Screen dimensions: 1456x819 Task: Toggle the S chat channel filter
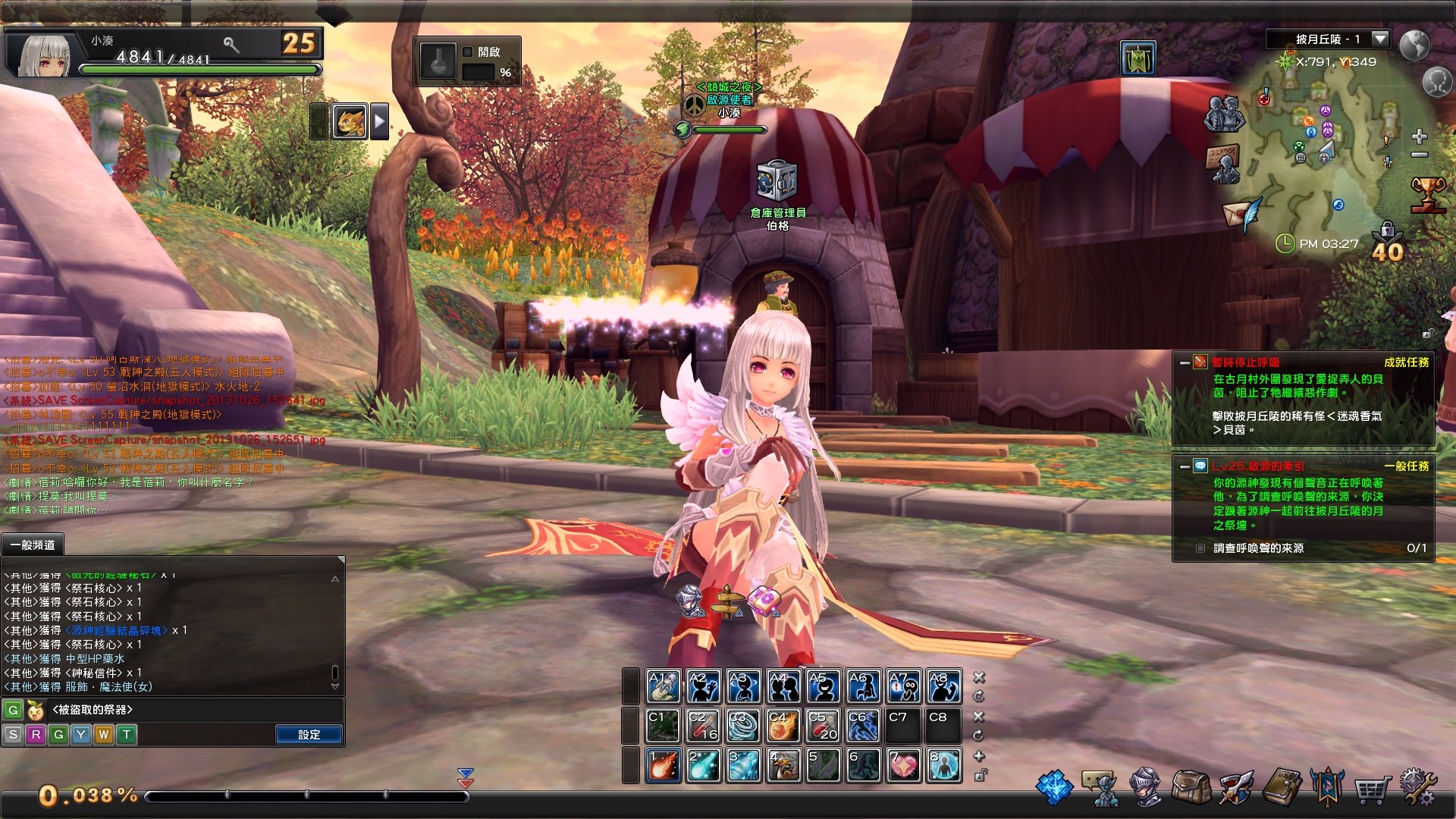point(12,734)
